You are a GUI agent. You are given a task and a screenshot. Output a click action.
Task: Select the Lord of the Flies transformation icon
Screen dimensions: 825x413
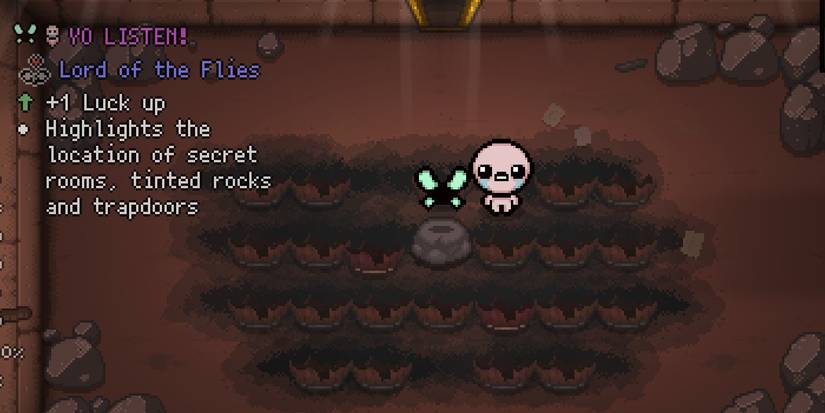point(34,69)
